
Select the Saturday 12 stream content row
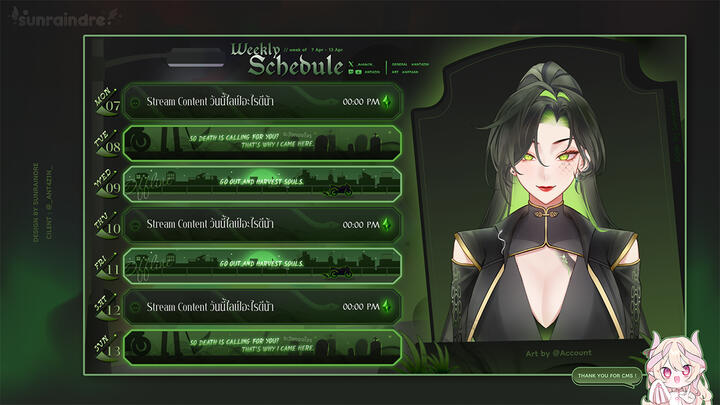tap(262, 307)
